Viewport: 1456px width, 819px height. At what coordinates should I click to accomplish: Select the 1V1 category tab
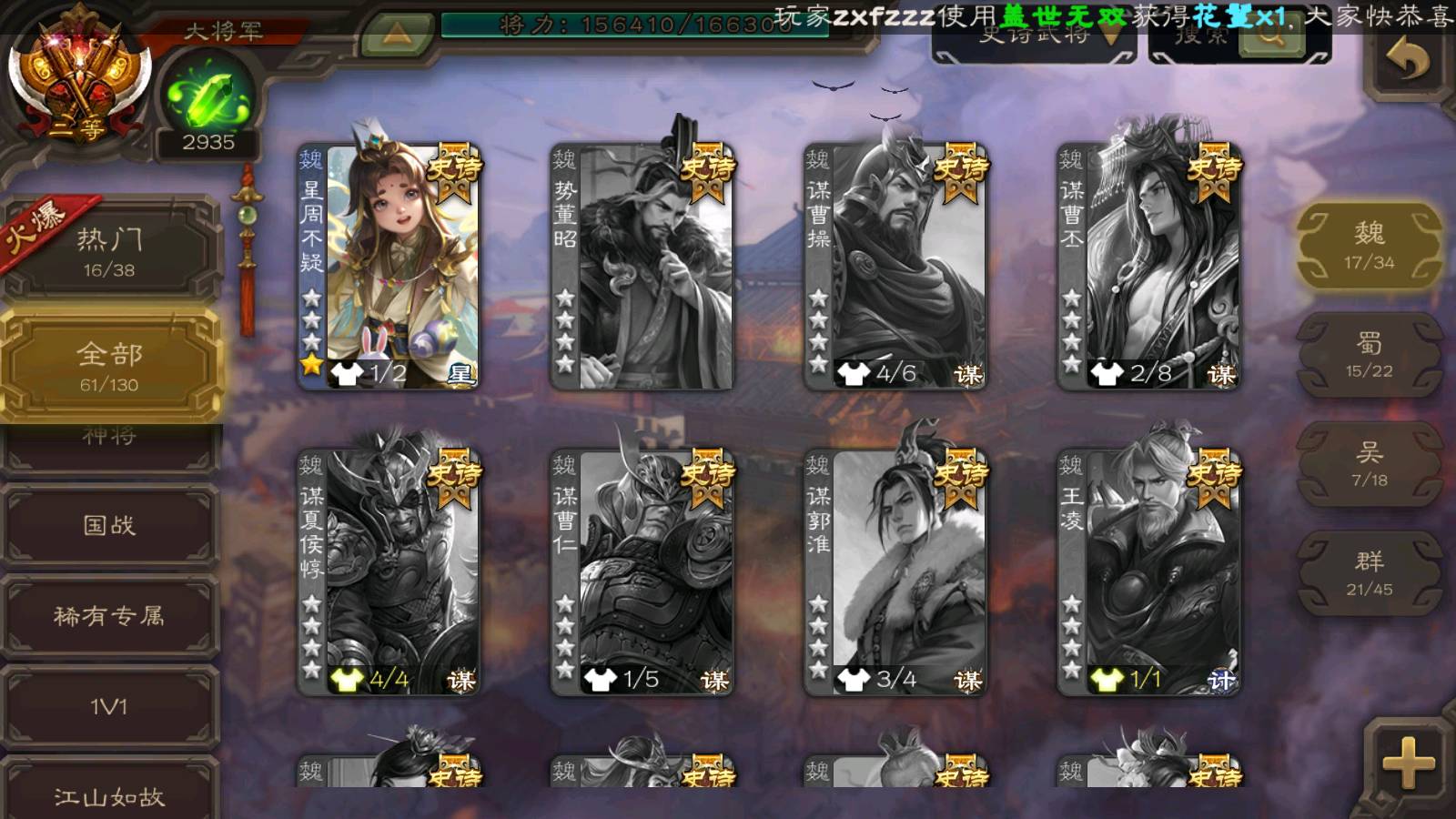[x=109, y=707]
